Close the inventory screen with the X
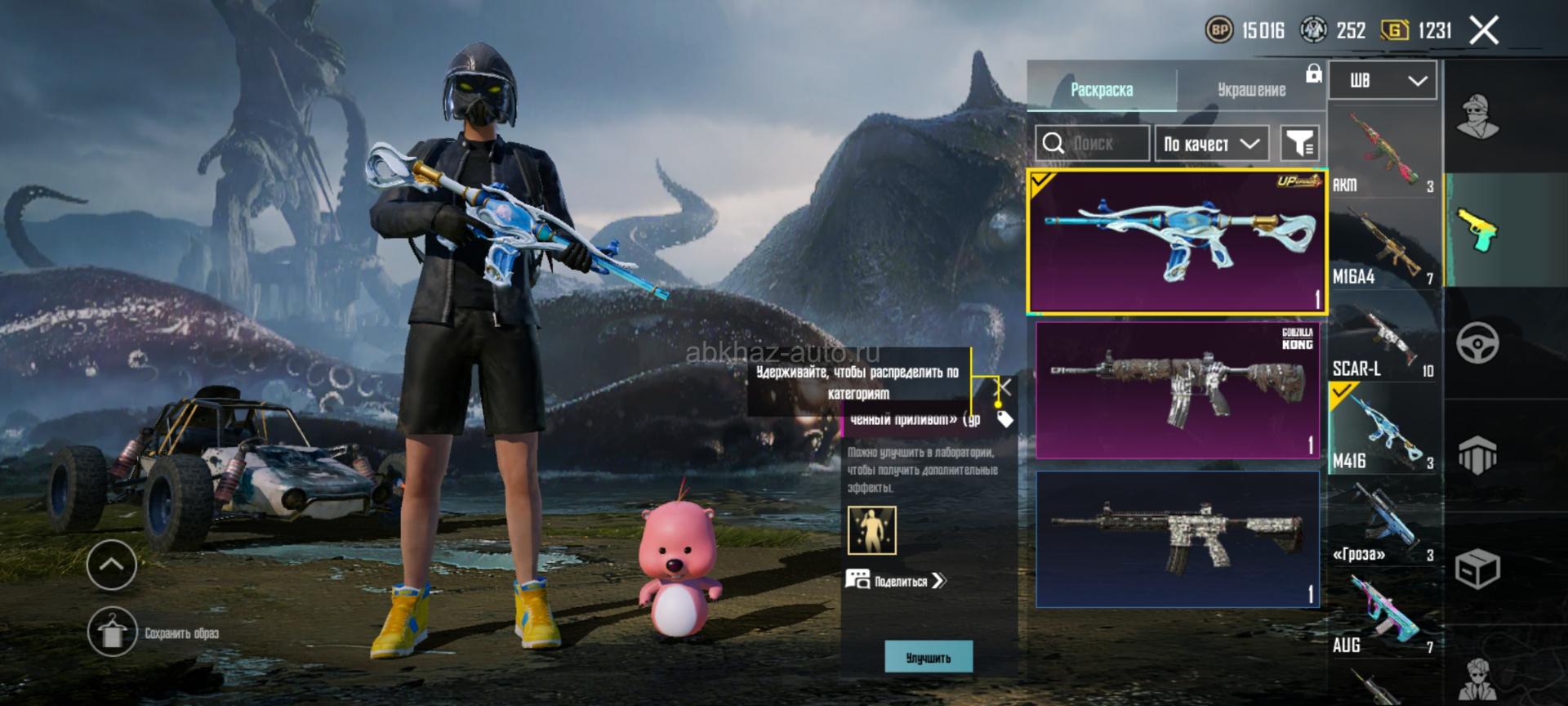 [1484, 31]
